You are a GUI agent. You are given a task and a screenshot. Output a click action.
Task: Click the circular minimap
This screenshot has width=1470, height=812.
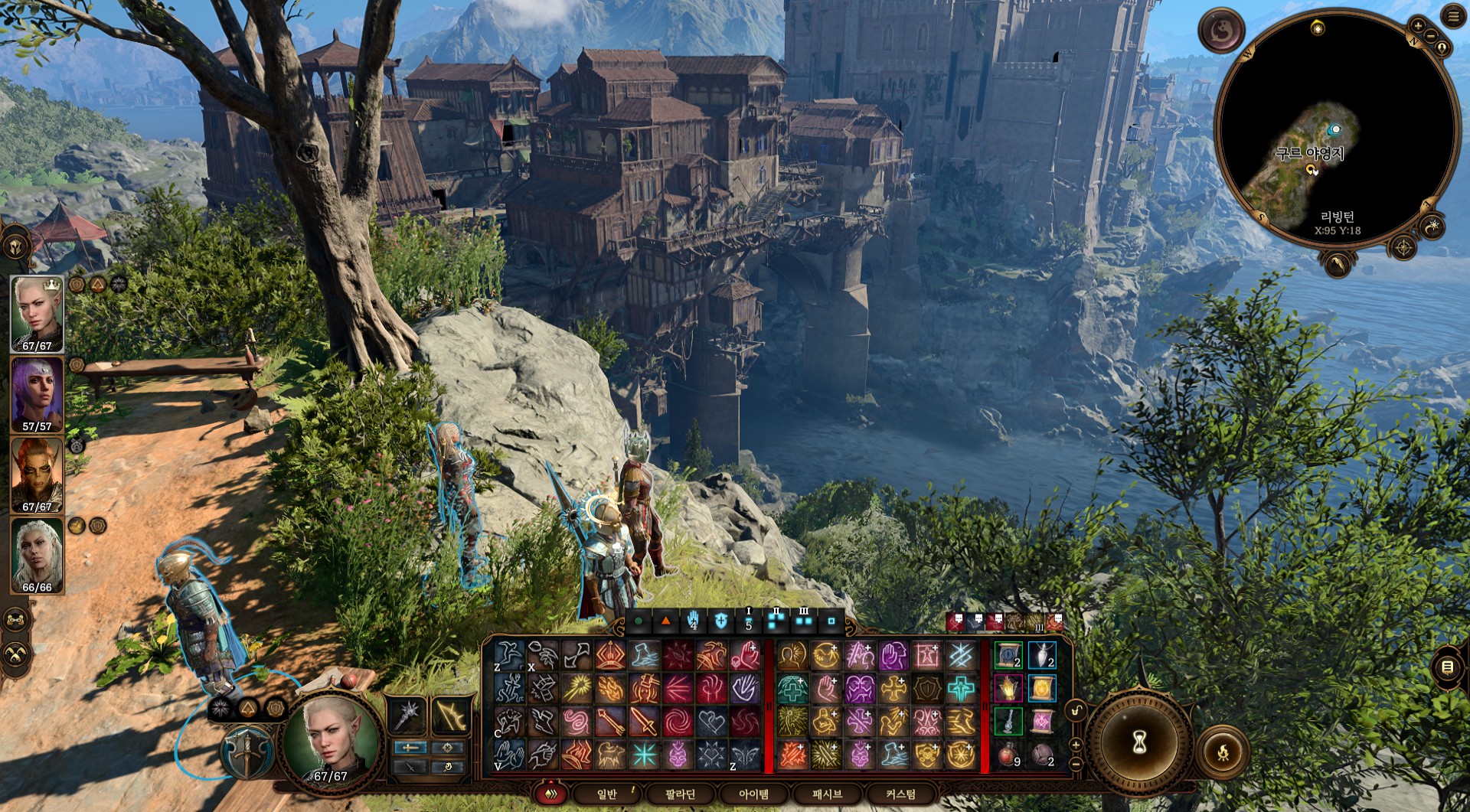(1336, 129)
